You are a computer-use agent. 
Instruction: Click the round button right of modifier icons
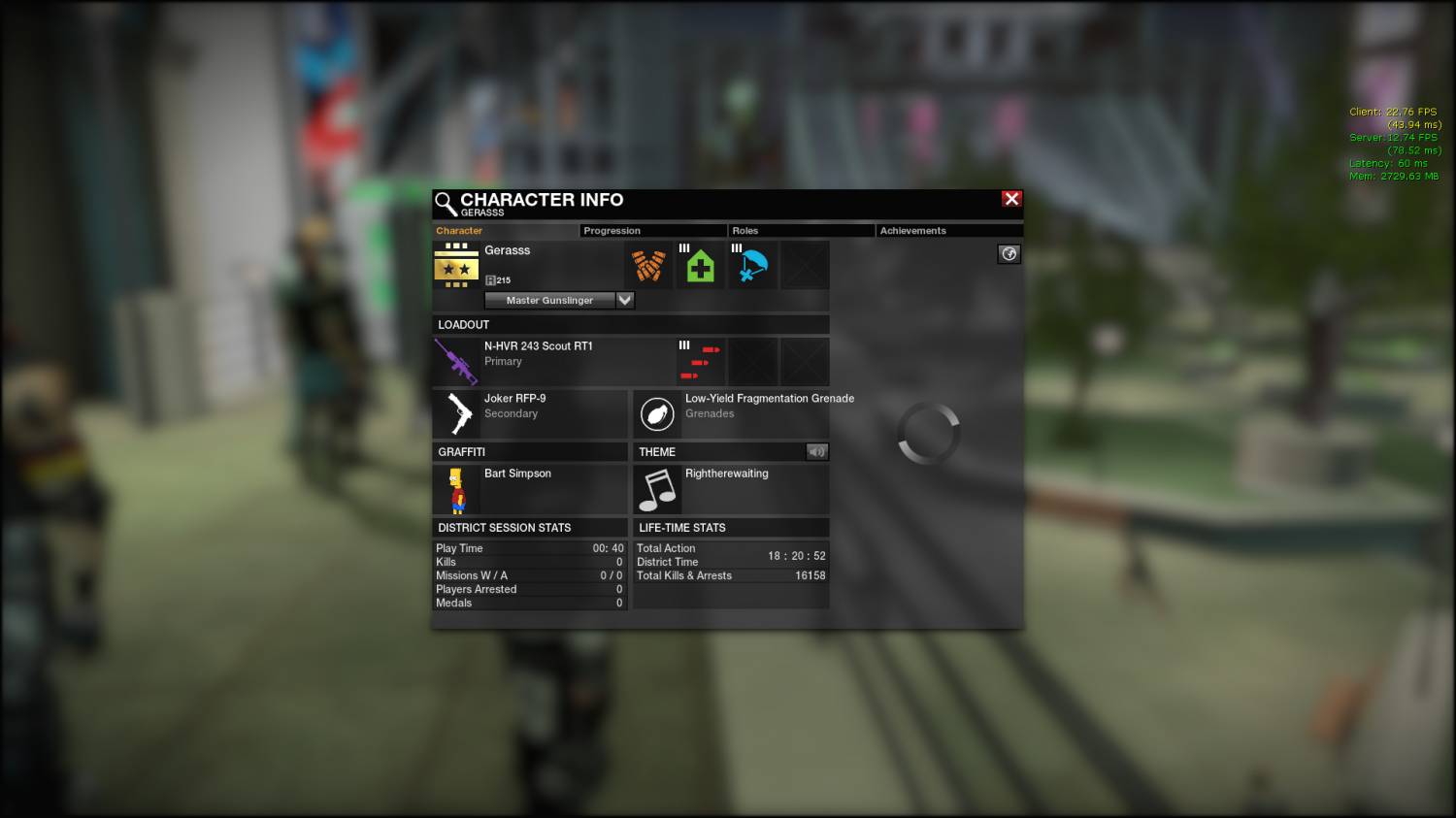click(1009, 254)
